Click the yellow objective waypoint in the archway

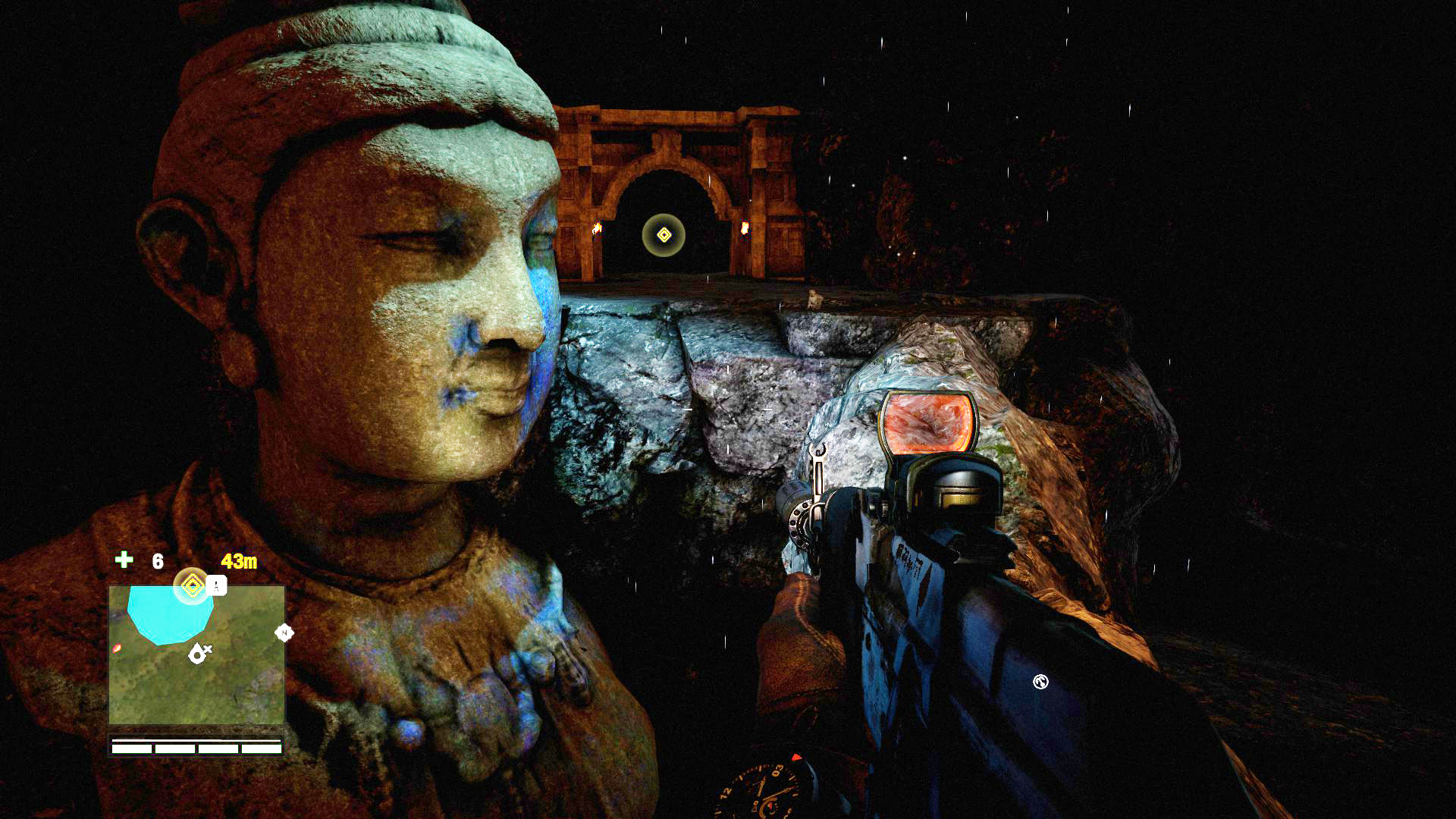click(664, 235)
